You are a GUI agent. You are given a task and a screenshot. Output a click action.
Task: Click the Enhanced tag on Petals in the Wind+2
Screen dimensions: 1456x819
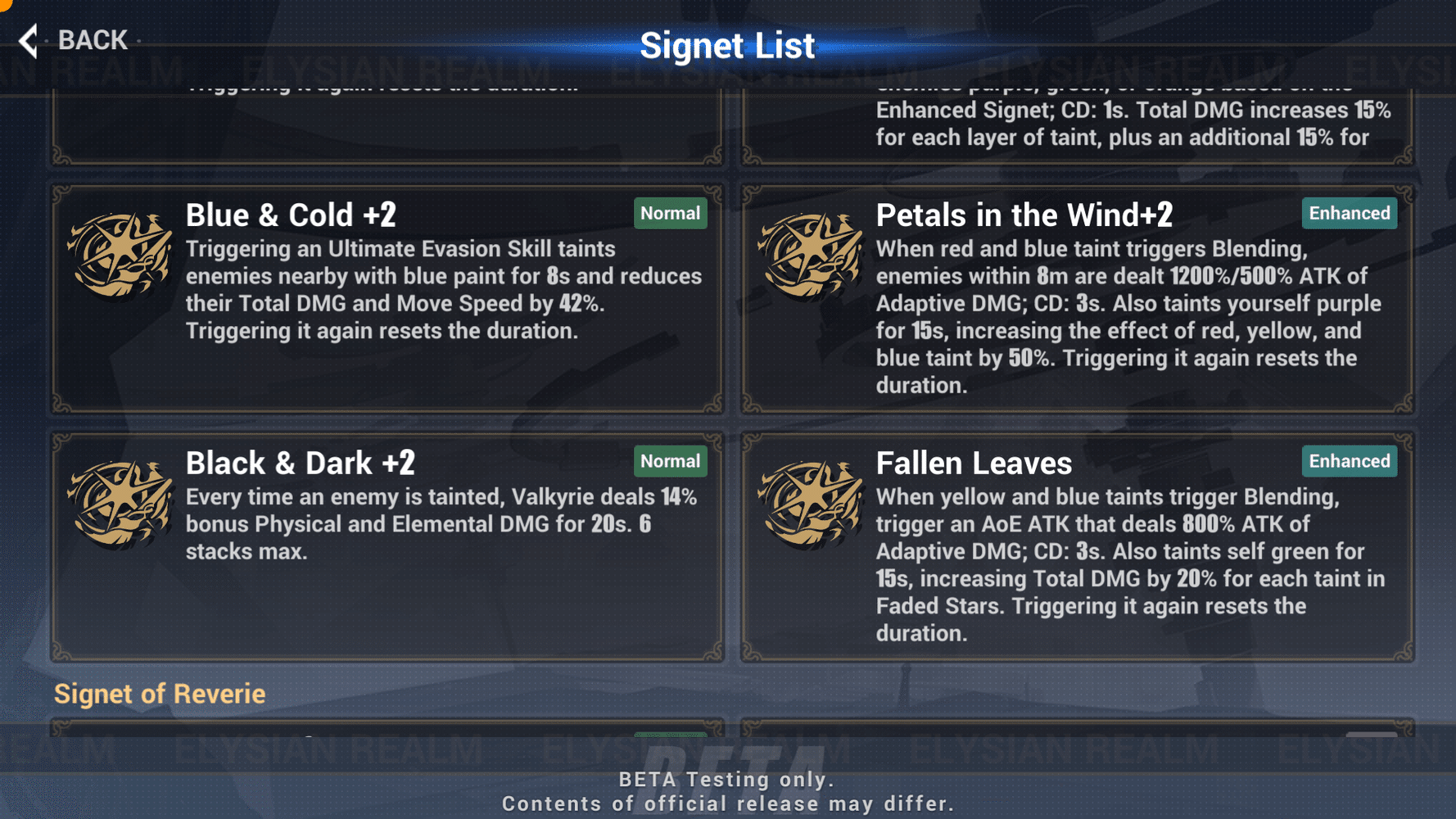tap(1349, 213)
